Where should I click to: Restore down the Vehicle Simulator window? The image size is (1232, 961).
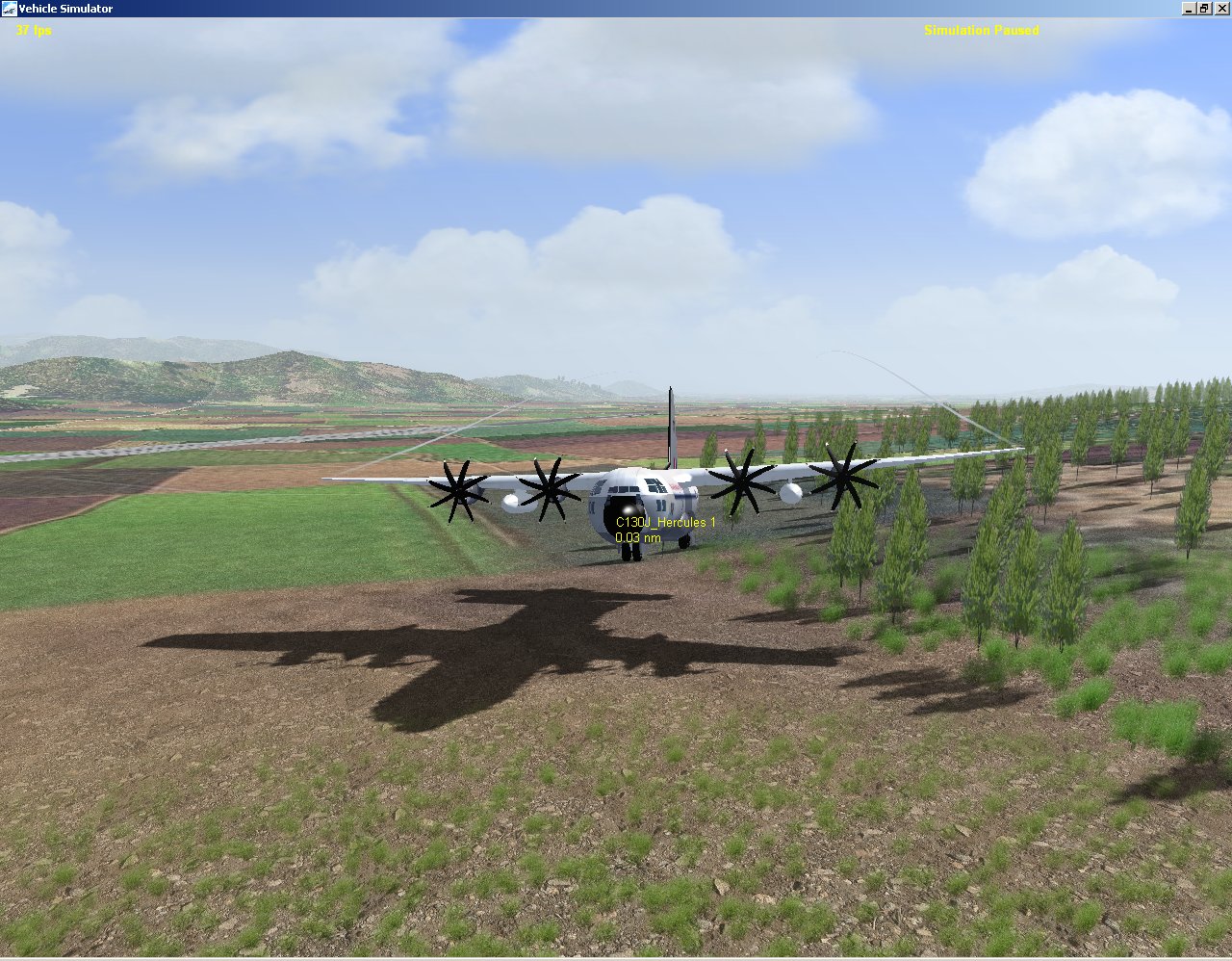click(1204, 8)
